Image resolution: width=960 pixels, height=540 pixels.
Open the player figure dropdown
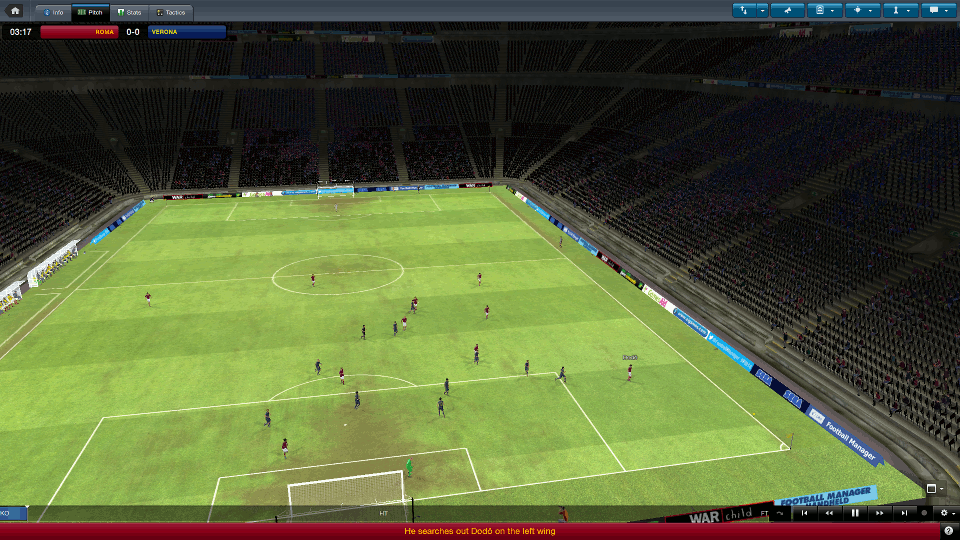click(900, 11)
